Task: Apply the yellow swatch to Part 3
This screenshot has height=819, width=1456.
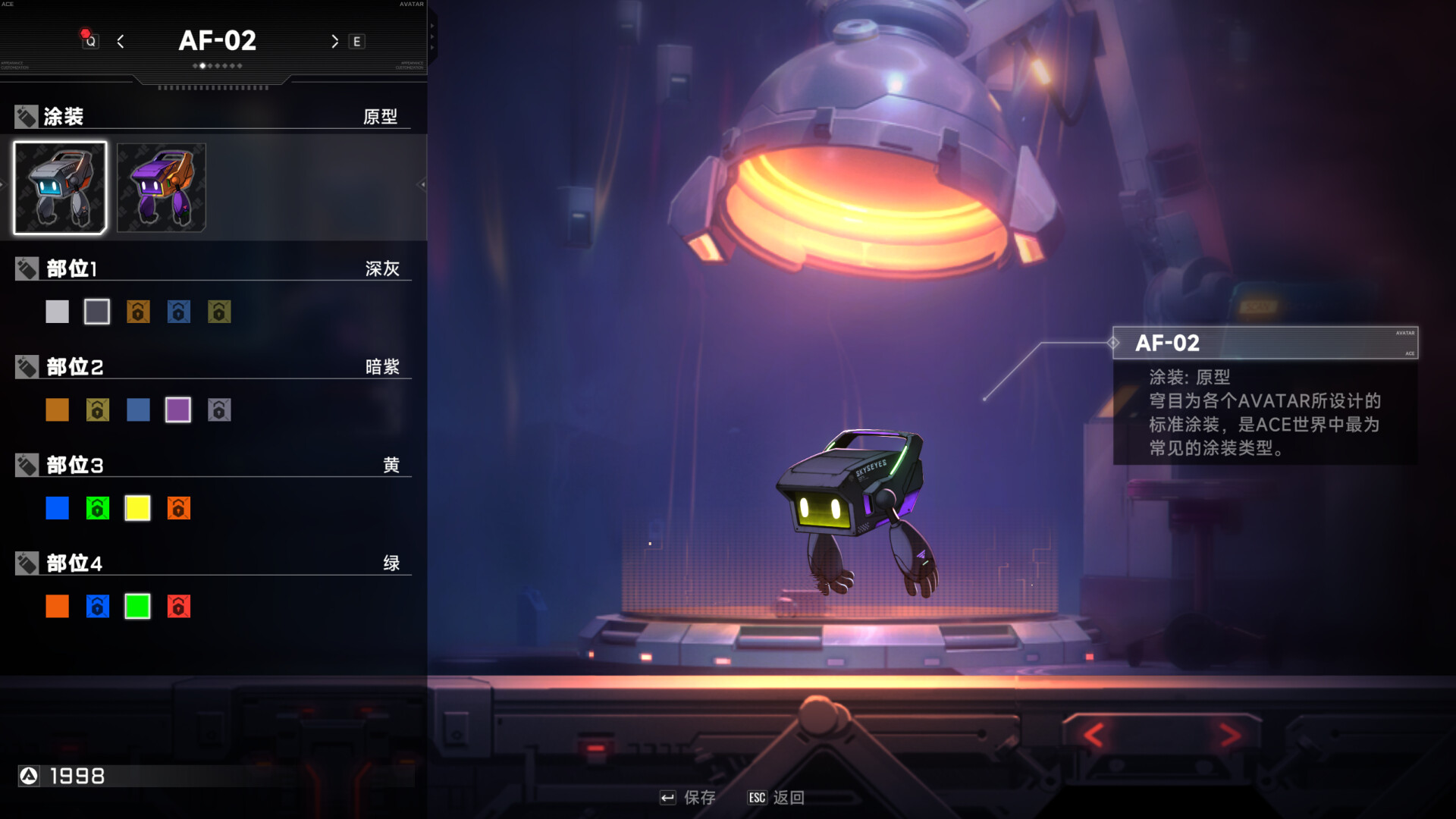Action: 137,508
